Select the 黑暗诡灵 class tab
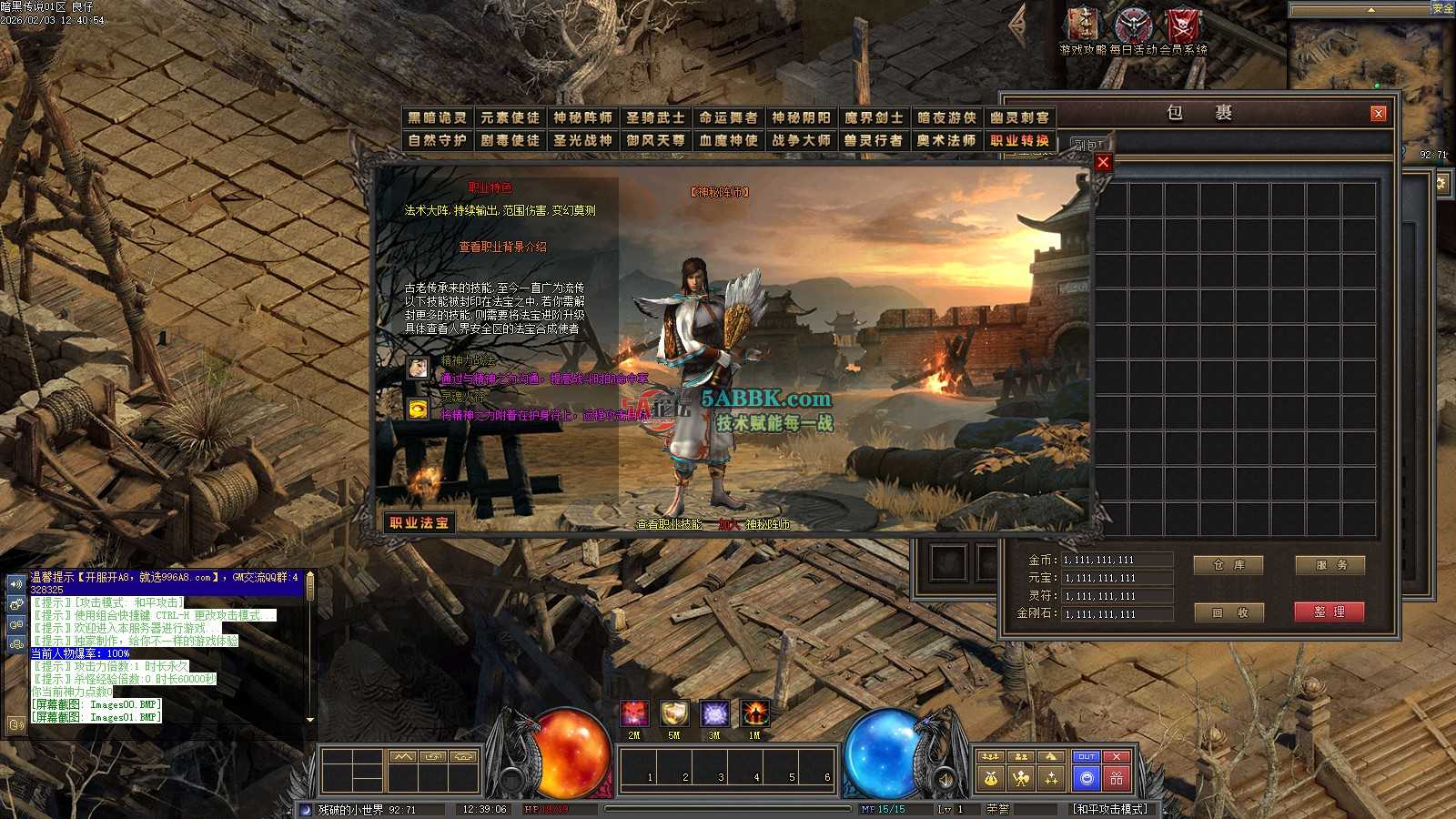The height and width of the screenshot is (819, 1456). pyautogui.click(x=437, y=117)
